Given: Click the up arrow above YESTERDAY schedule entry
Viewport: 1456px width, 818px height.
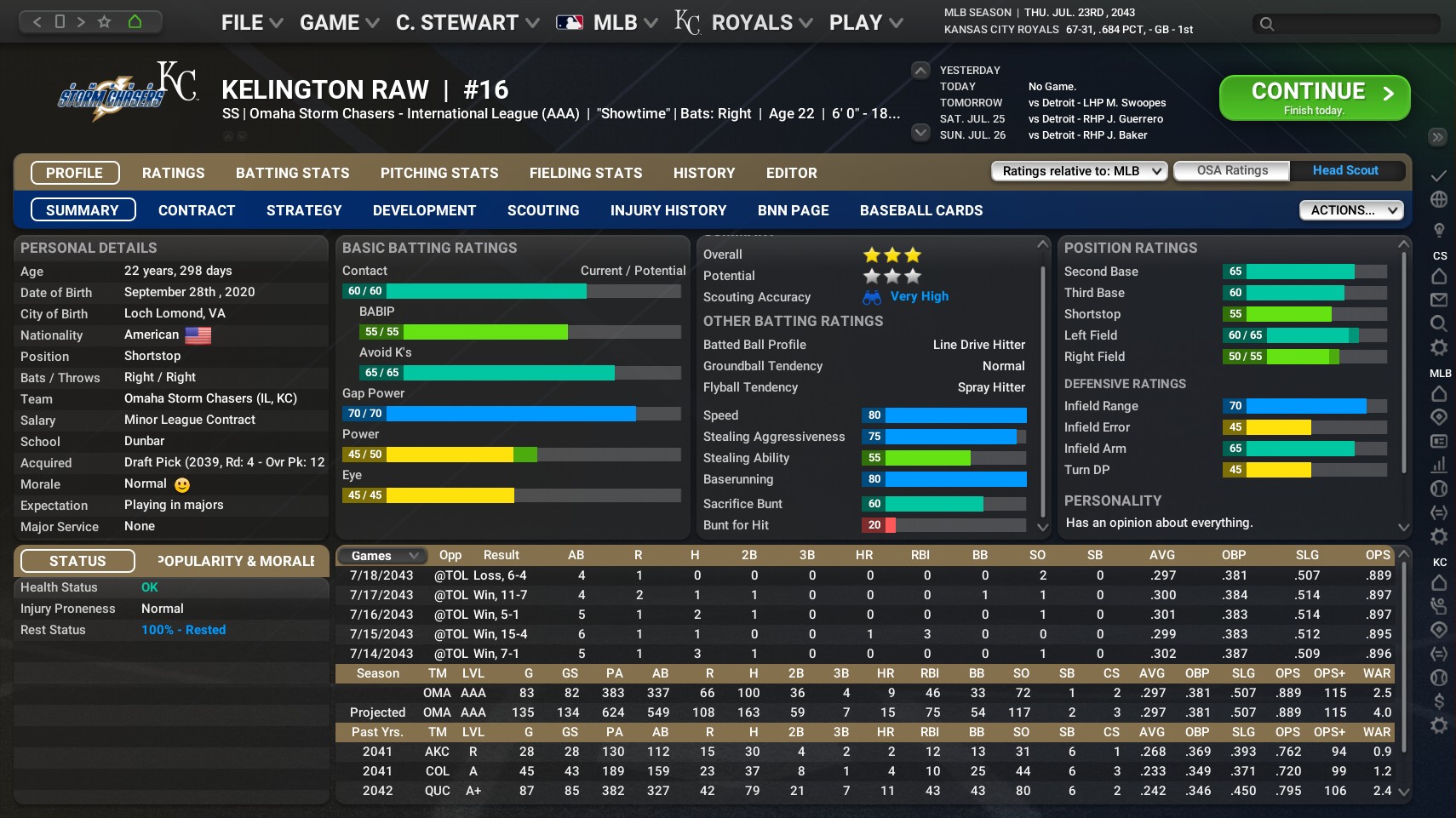Looking at the screenshot, I should point(919,70).
